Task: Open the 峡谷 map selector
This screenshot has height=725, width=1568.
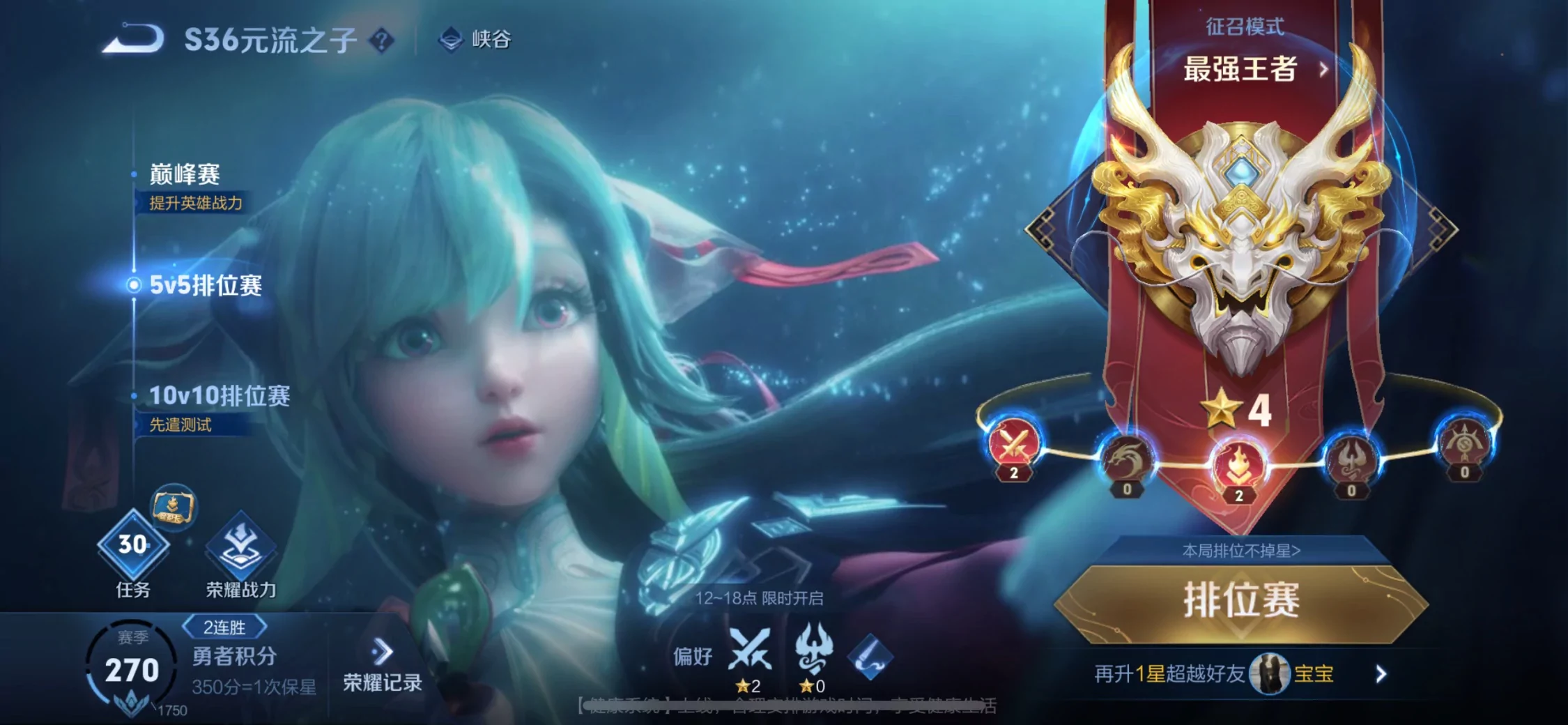Action: point(476,39)
